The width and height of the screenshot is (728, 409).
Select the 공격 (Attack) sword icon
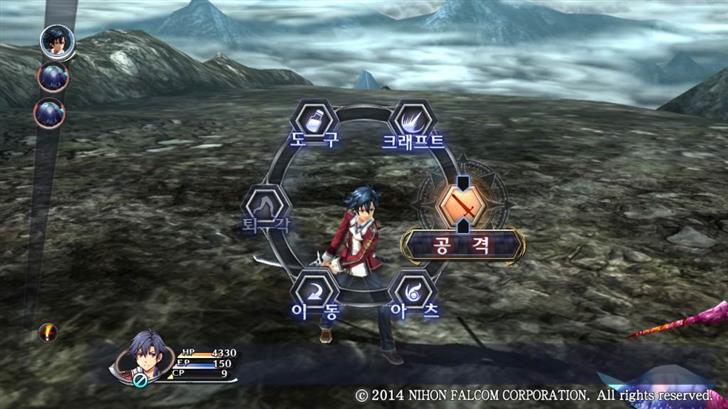461,207
